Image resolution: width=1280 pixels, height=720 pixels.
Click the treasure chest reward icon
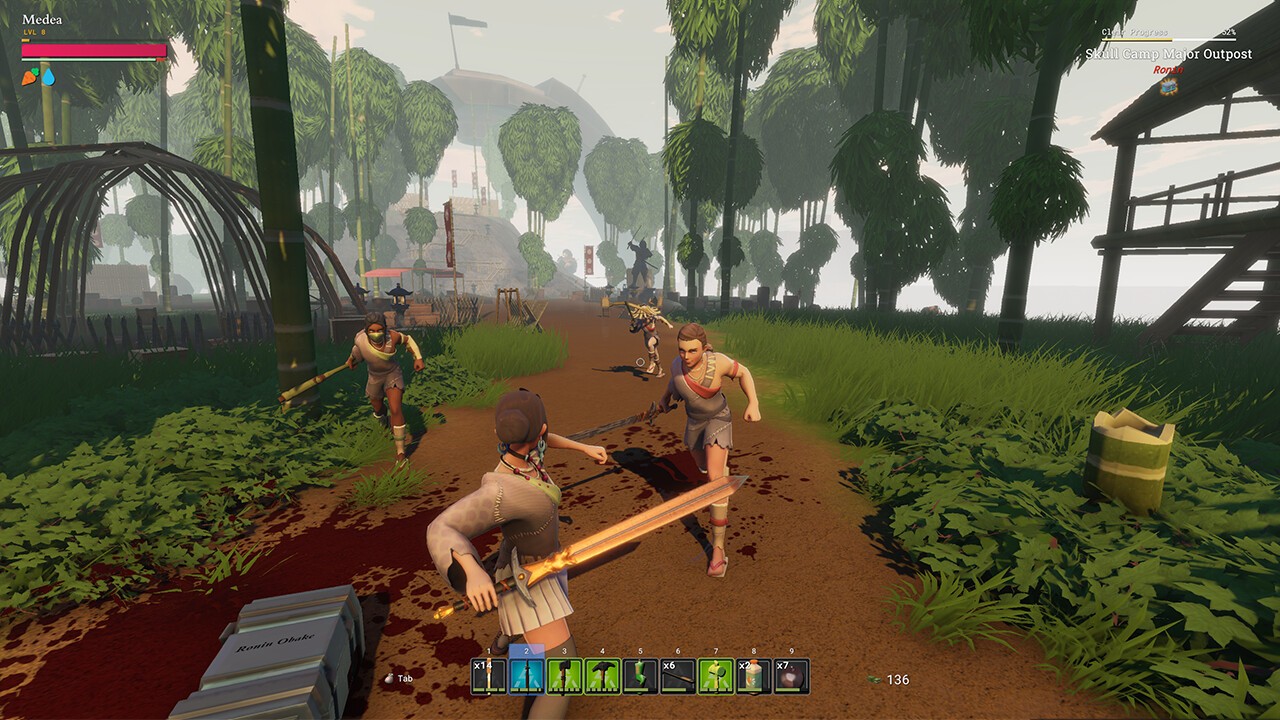(x=1168, y=87)
